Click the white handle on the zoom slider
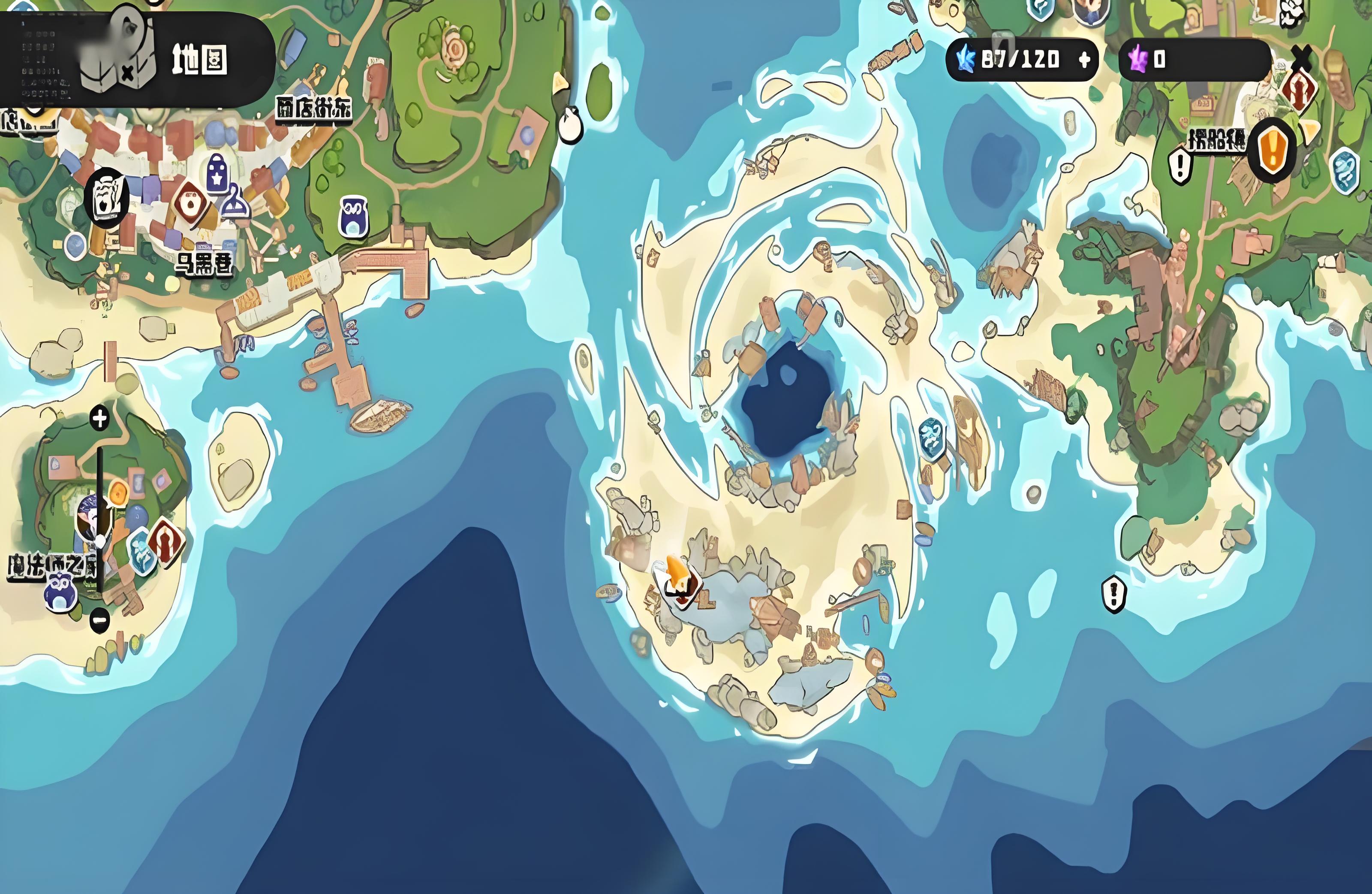 click(x=101, y=541)
